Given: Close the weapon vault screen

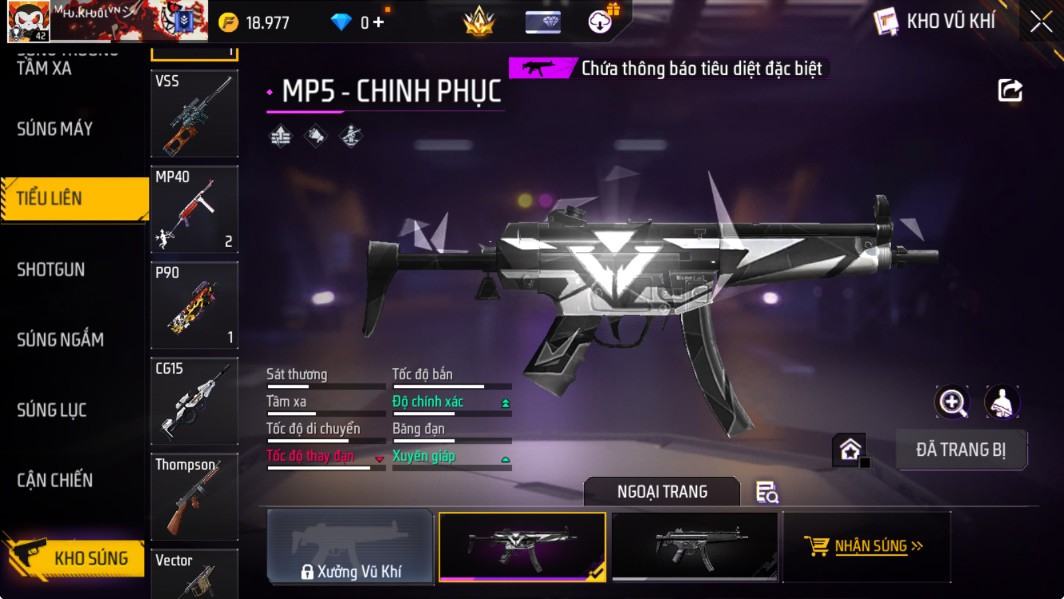Looking at the screenshot, I should click(1041, 22).
